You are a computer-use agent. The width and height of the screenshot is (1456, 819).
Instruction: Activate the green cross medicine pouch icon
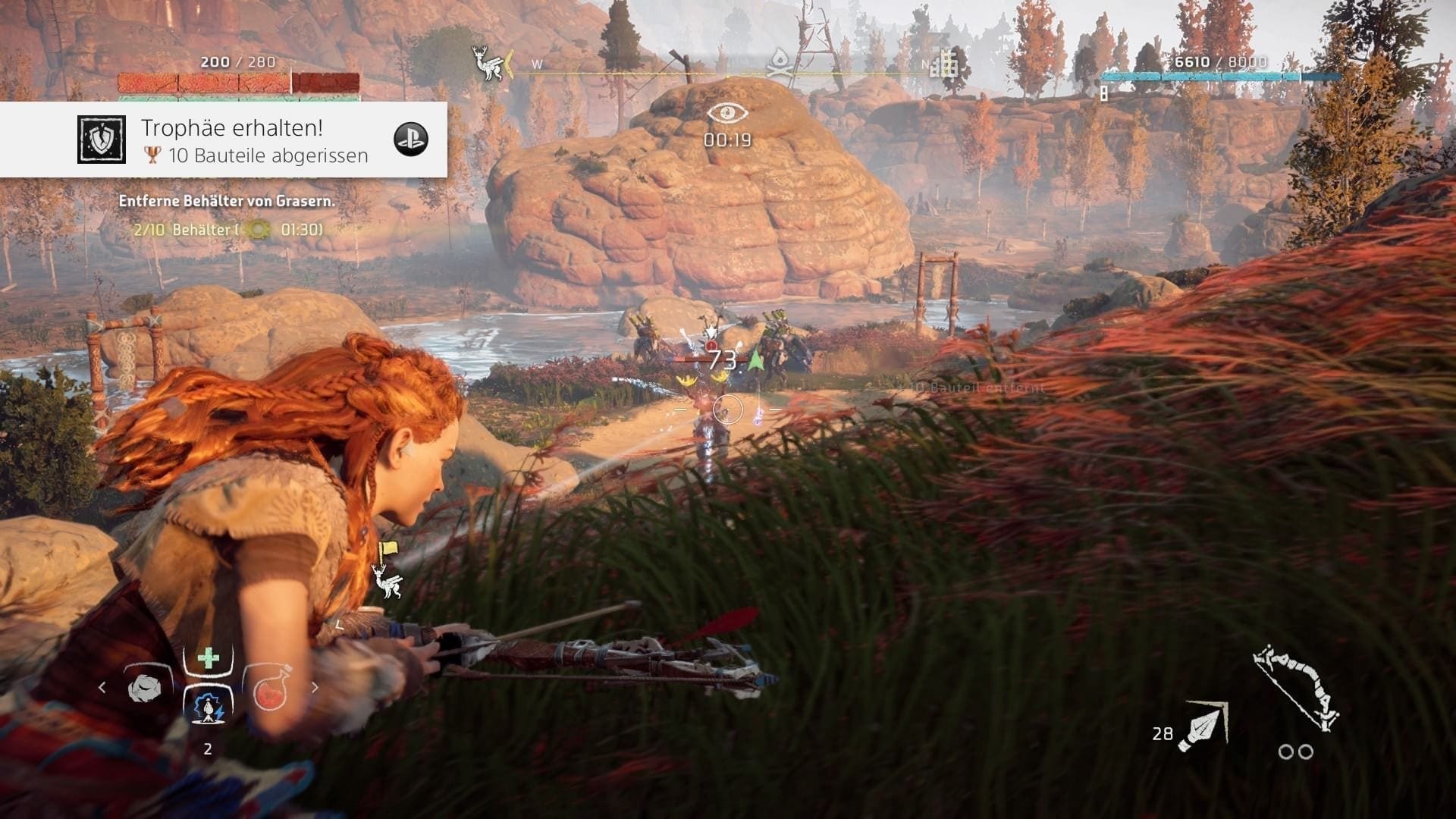[208, 658]
